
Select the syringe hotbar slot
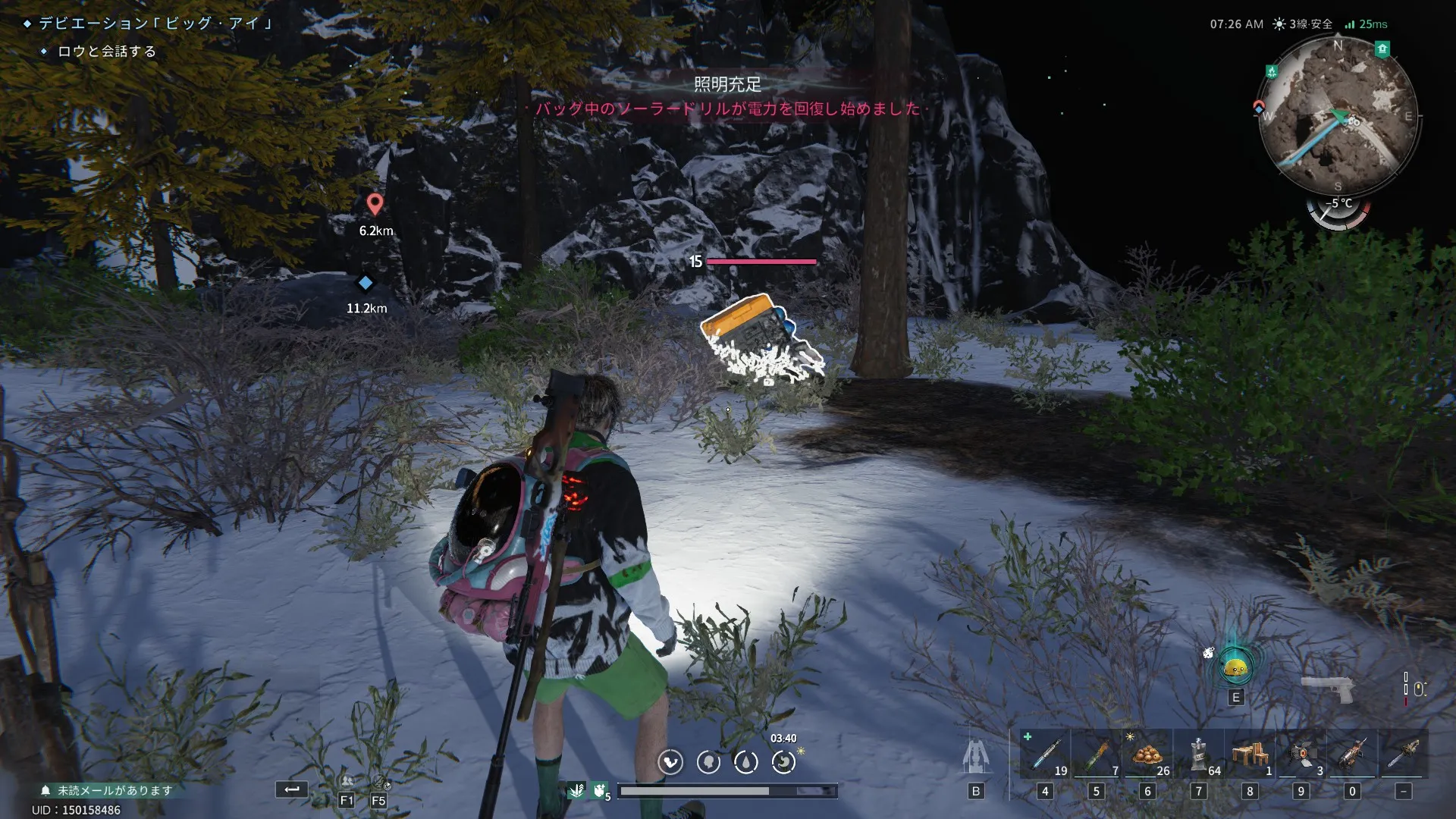[x=1045, y=754]
